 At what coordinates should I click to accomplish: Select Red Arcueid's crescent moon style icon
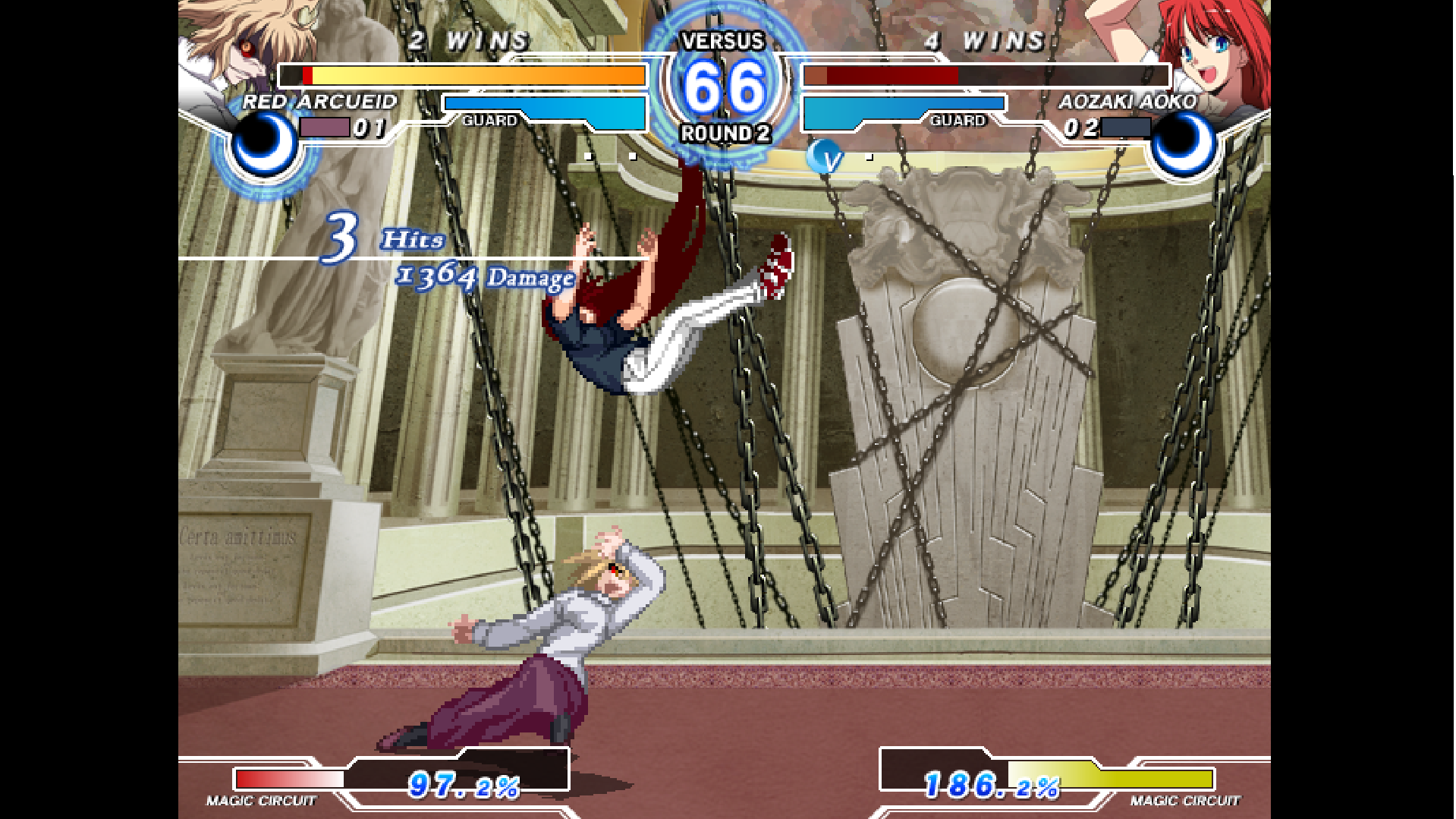(x=264, y=144)
